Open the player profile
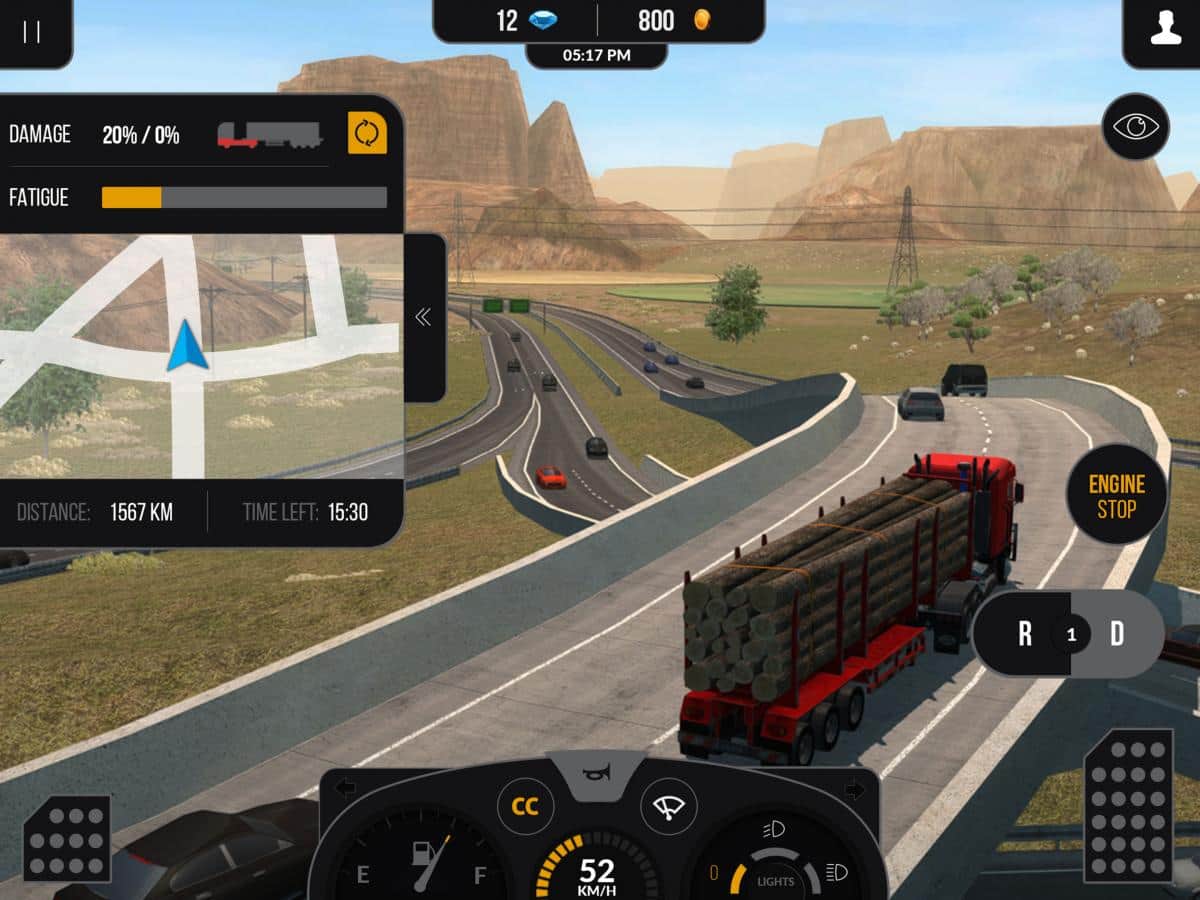 (x=1165, y=31)
